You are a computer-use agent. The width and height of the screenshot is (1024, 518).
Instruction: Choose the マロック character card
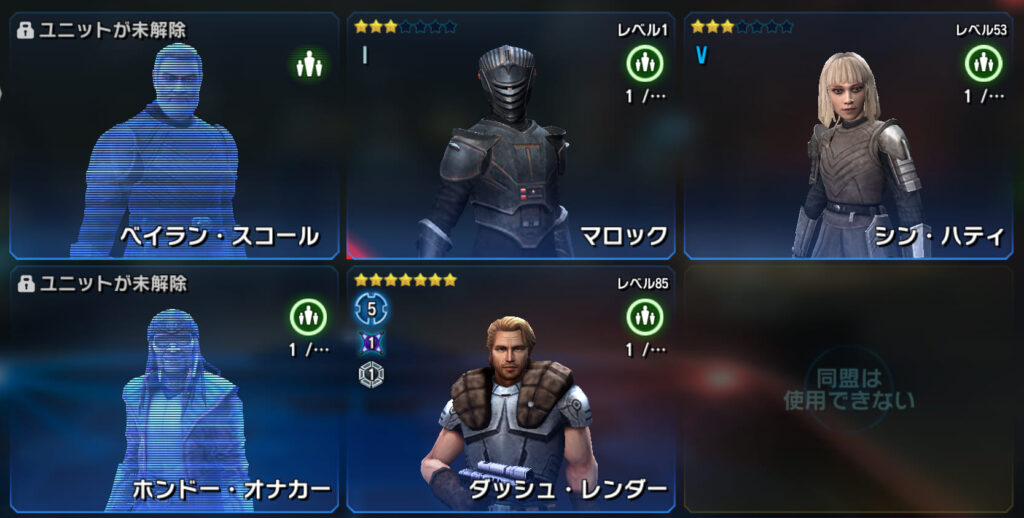510,135
